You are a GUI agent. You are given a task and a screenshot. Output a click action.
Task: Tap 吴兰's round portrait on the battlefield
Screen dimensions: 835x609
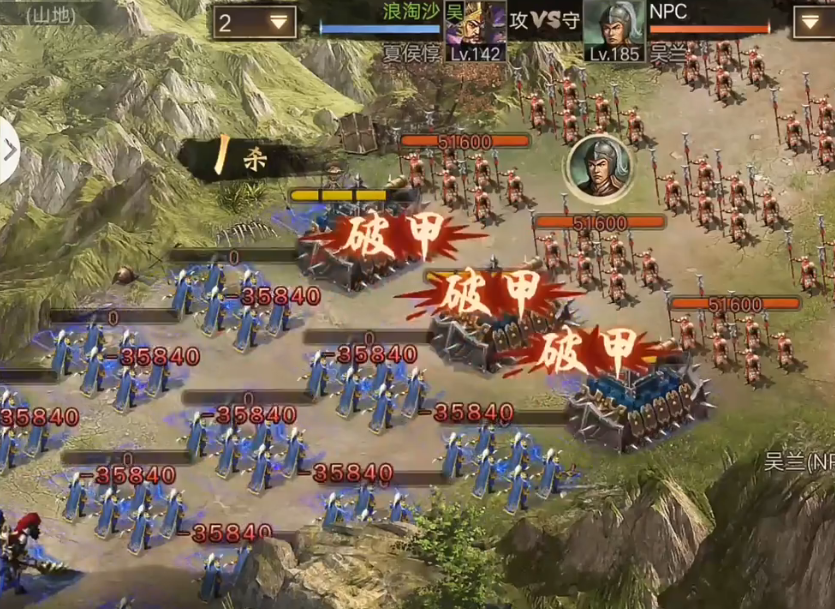click(x=599, y=167)
